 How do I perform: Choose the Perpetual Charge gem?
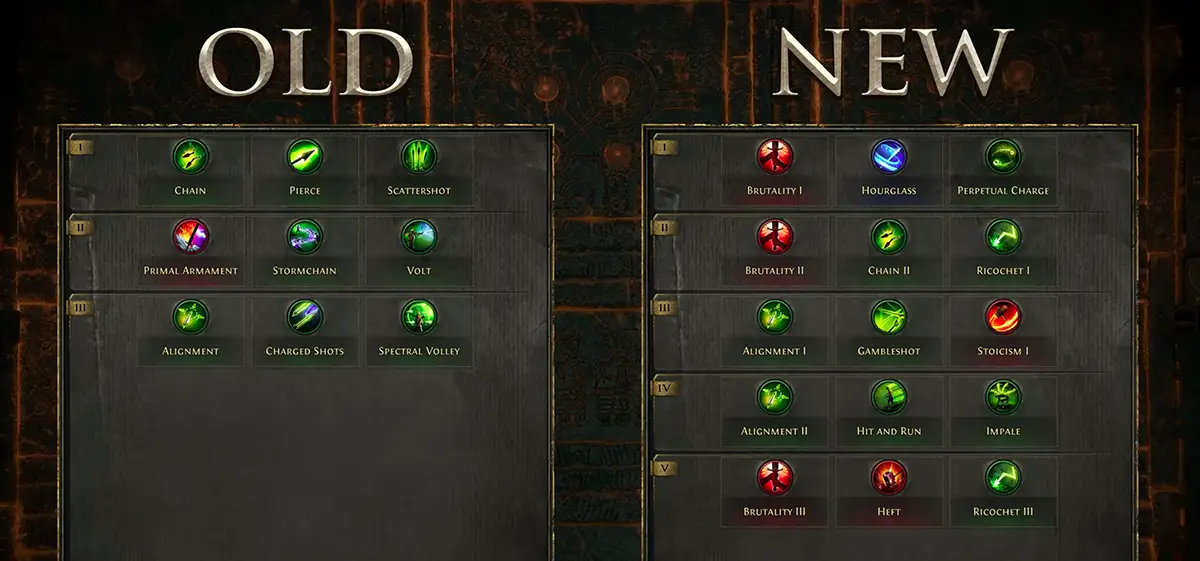click(1003, 156)
